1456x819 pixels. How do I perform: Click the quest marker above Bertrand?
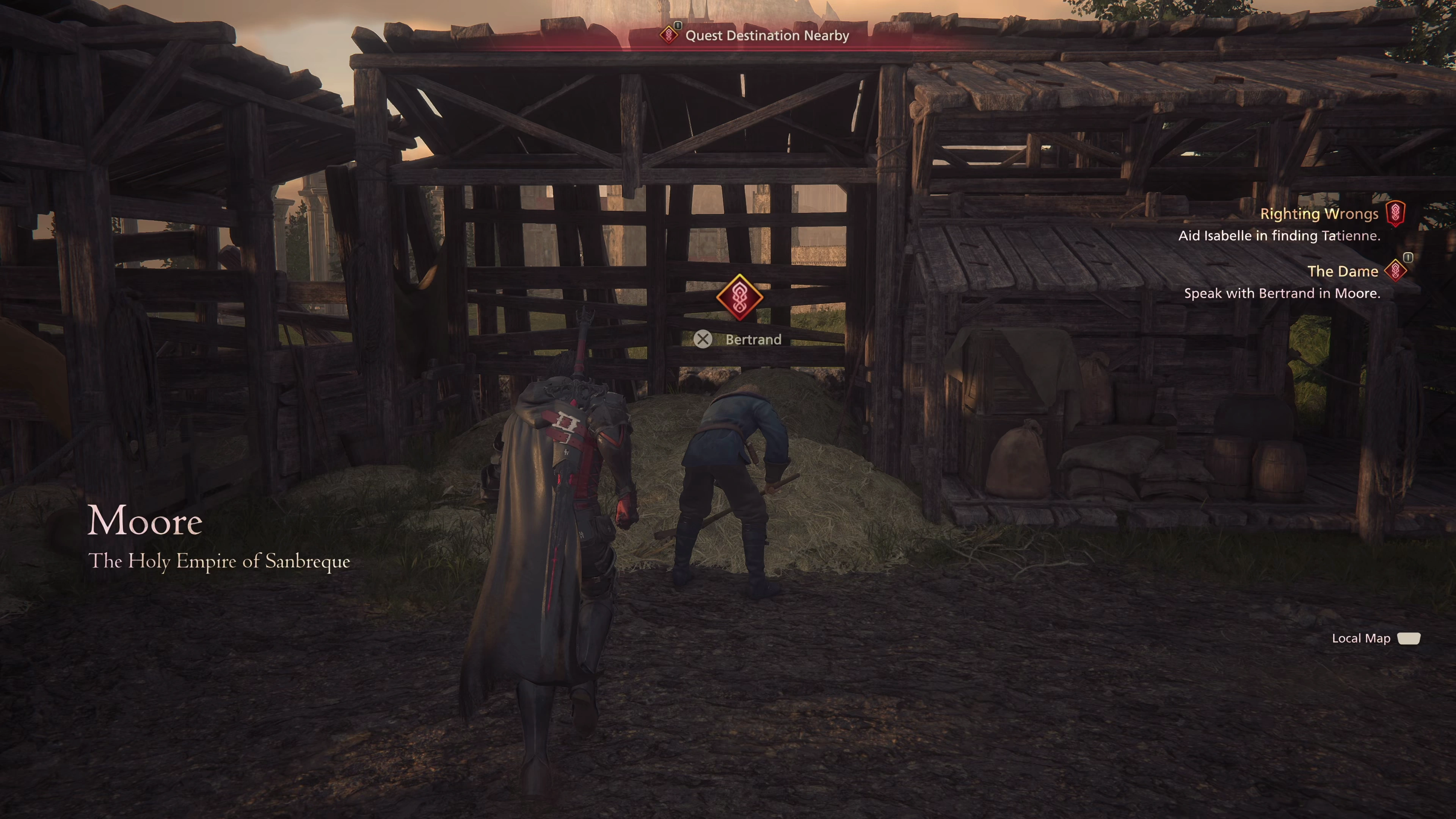coord(739,297)
